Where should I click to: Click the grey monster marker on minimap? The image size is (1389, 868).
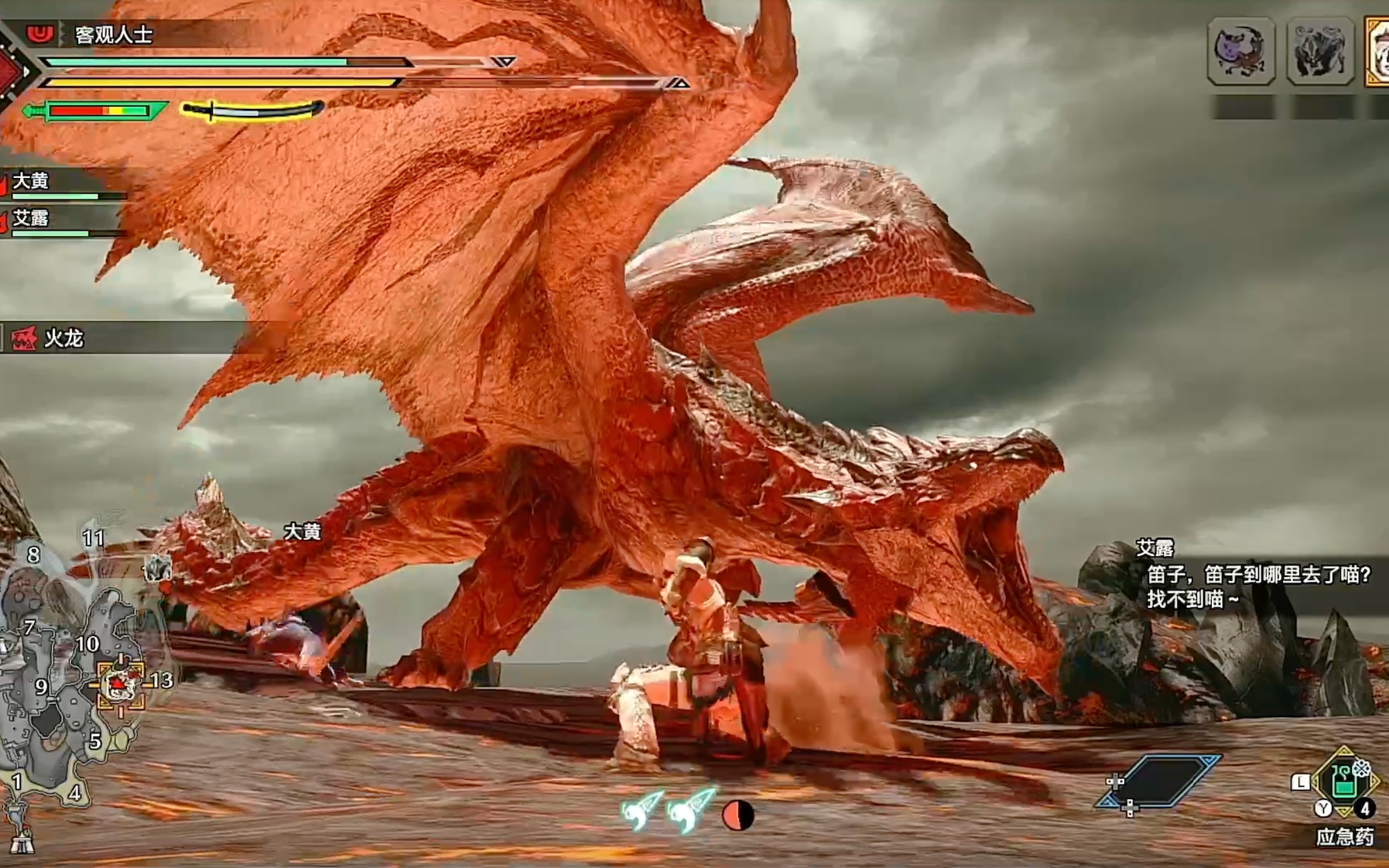[158, 569]
